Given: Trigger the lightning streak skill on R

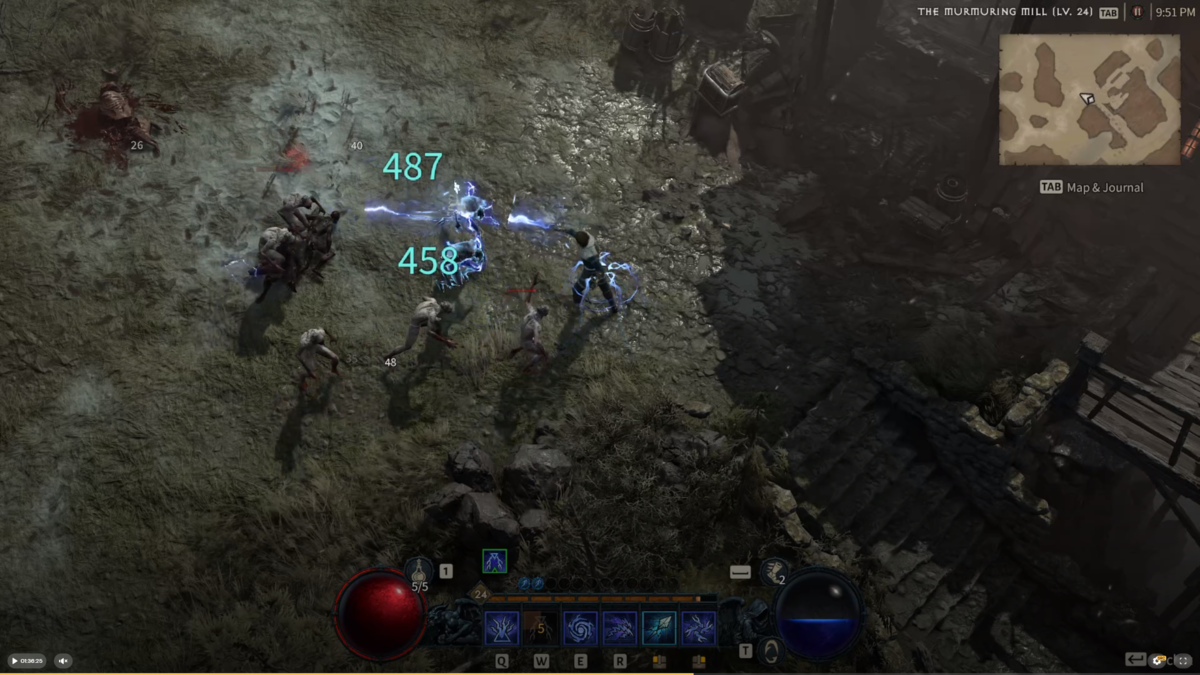Looking at the screenshot, I should pyautogui.click(x=620, y=628).
